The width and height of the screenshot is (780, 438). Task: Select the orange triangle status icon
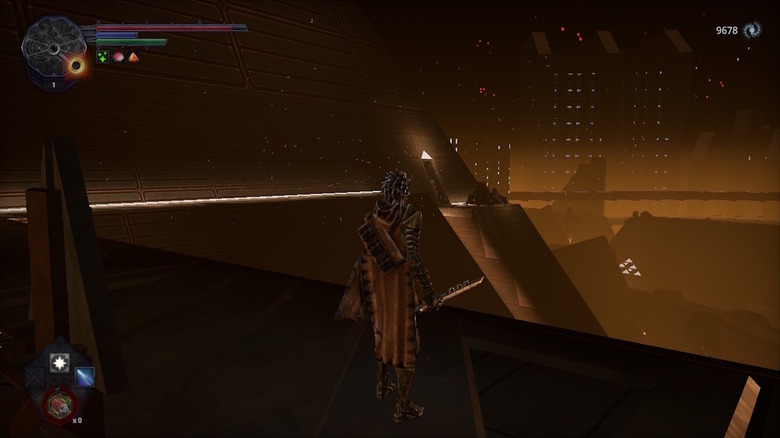click(133, 57)
